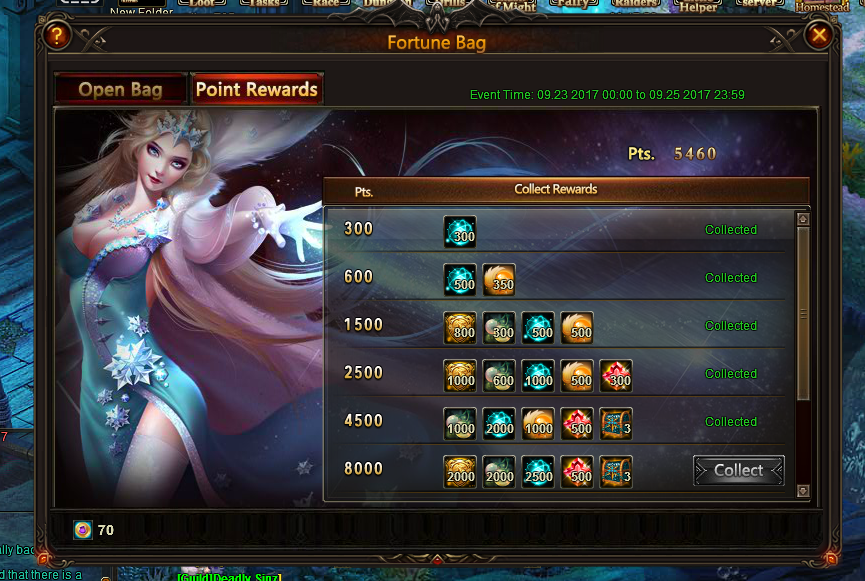
Task: Inspect the gold 2000 emblem in the 8000 row
Action: coord(460,472)
